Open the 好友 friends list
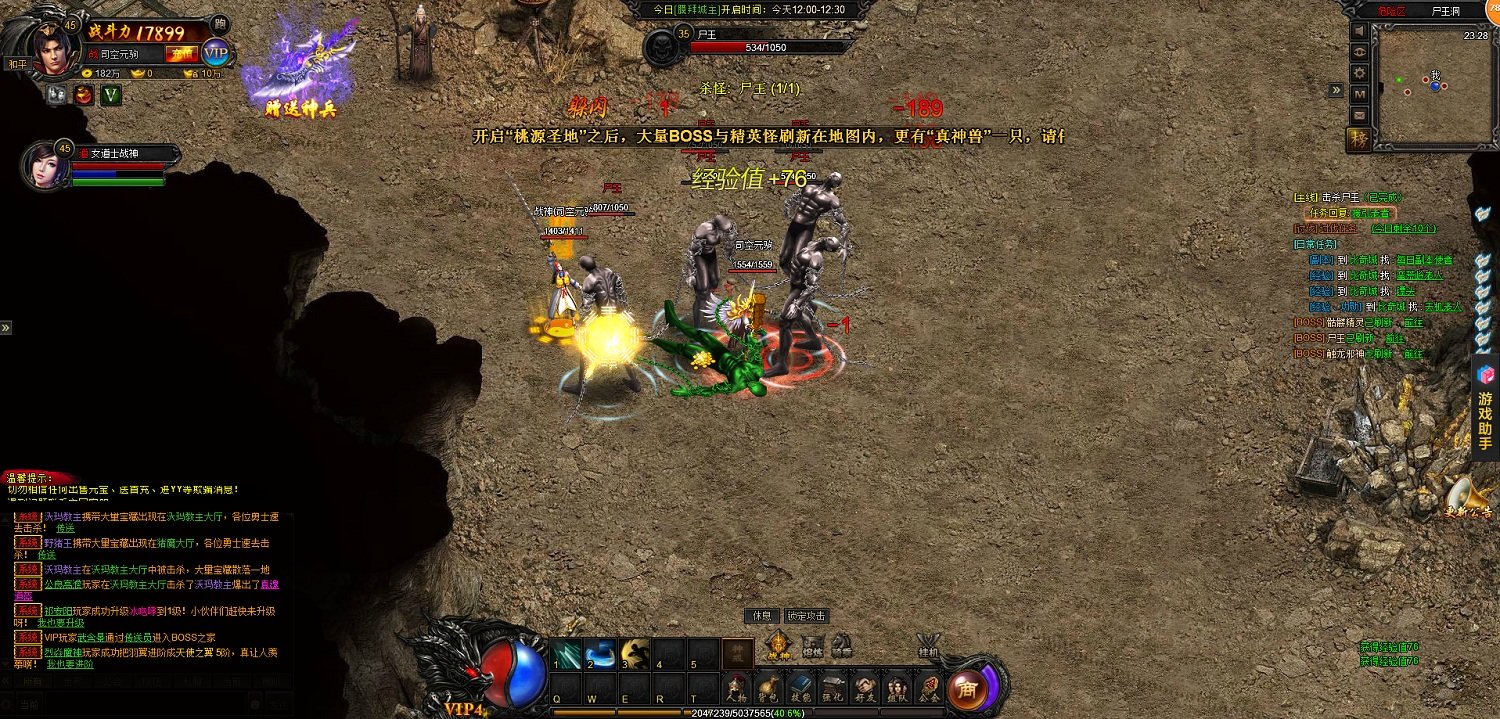 865,687
